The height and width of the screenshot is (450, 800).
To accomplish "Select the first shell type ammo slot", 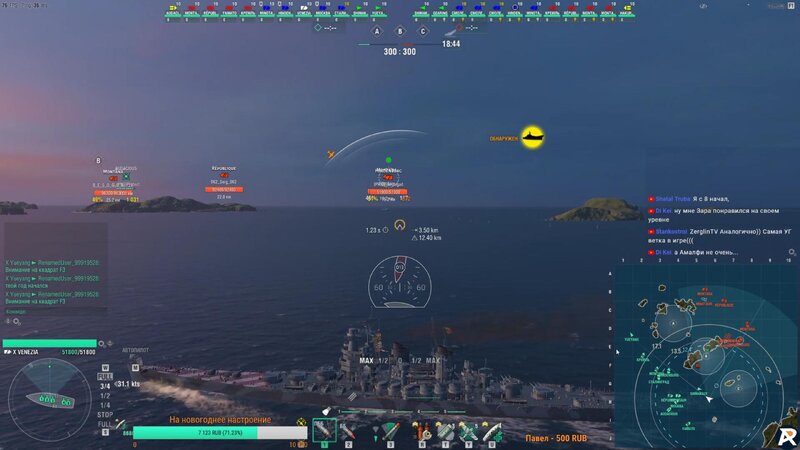I will coord(323,431).
